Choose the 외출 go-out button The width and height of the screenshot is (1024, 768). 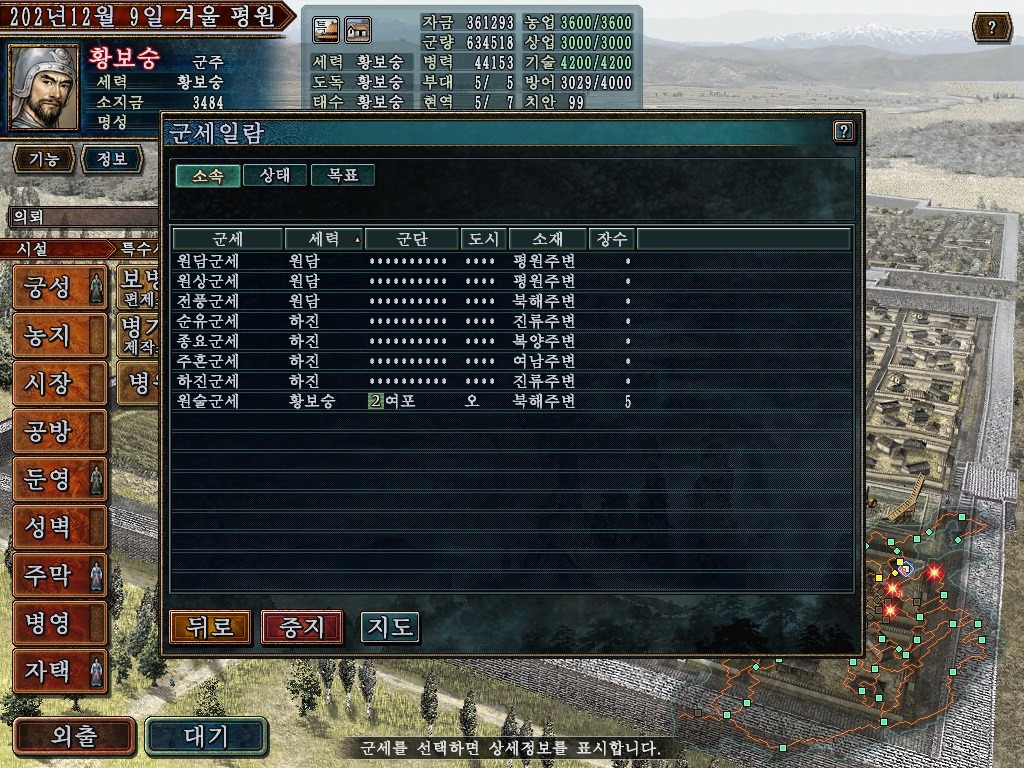(74, 737)
